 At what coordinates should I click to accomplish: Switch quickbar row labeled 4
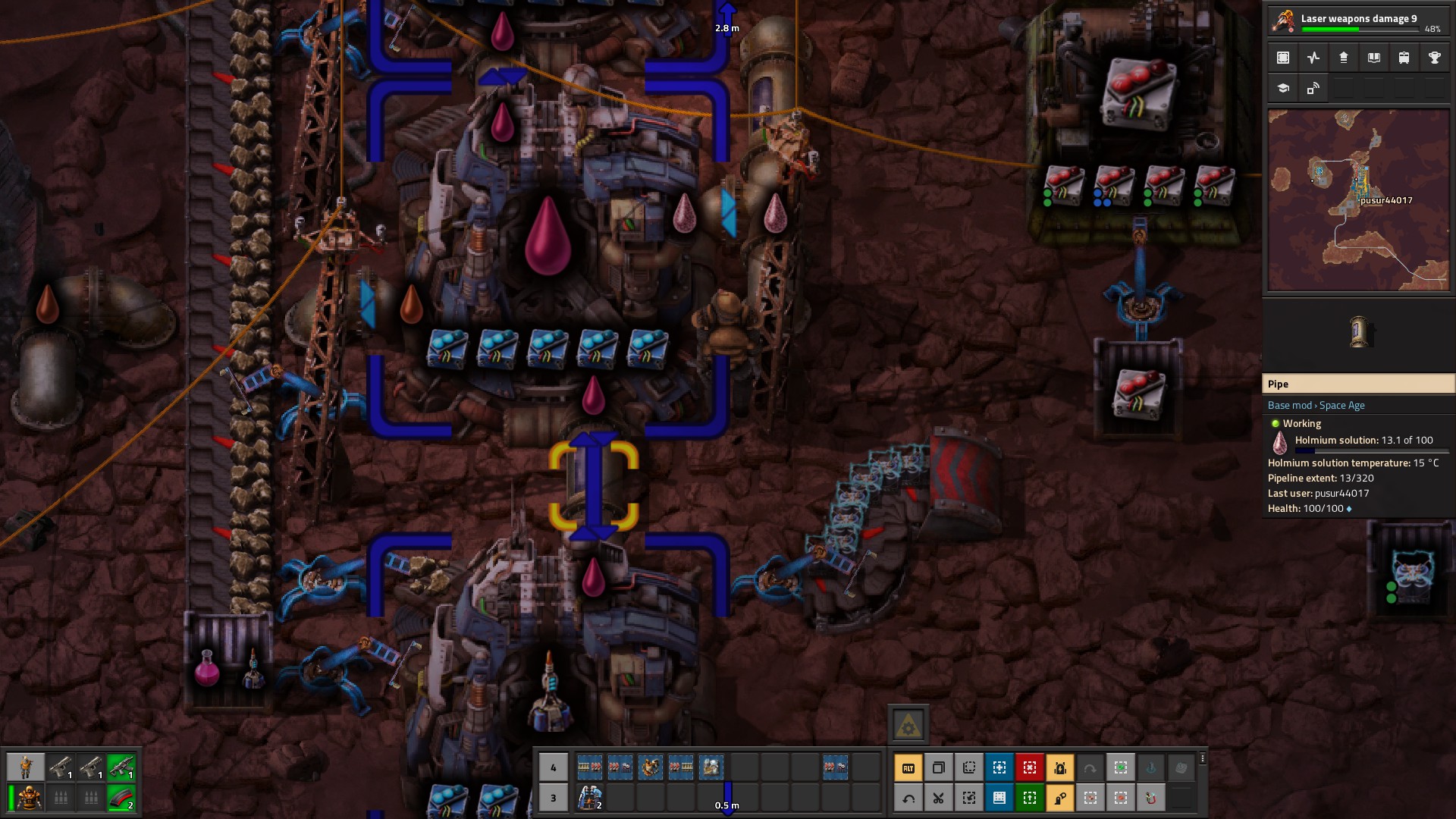pos(554,767)
